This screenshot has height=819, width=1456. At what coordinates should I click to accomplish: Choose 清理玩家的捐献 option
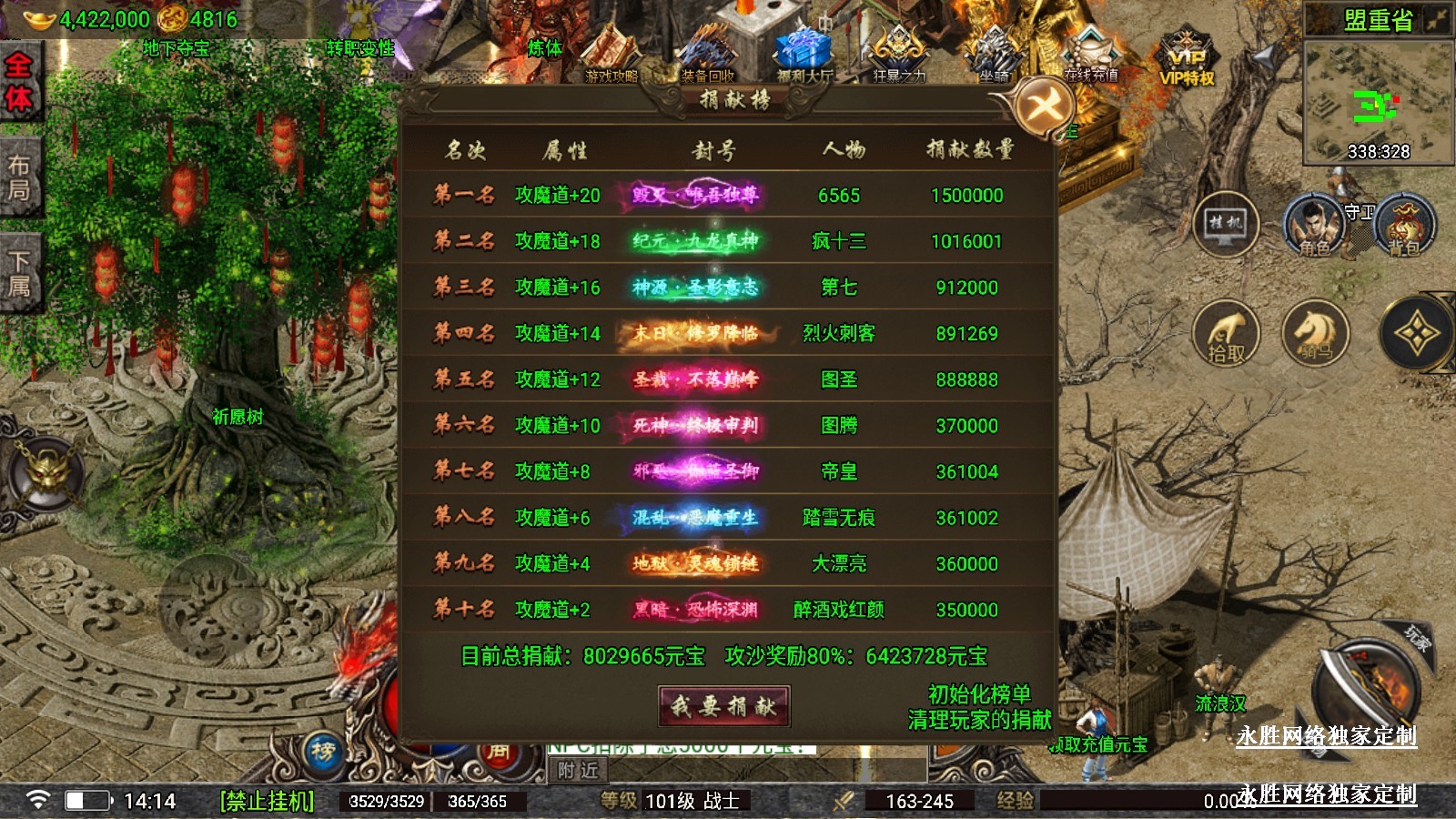979,721
